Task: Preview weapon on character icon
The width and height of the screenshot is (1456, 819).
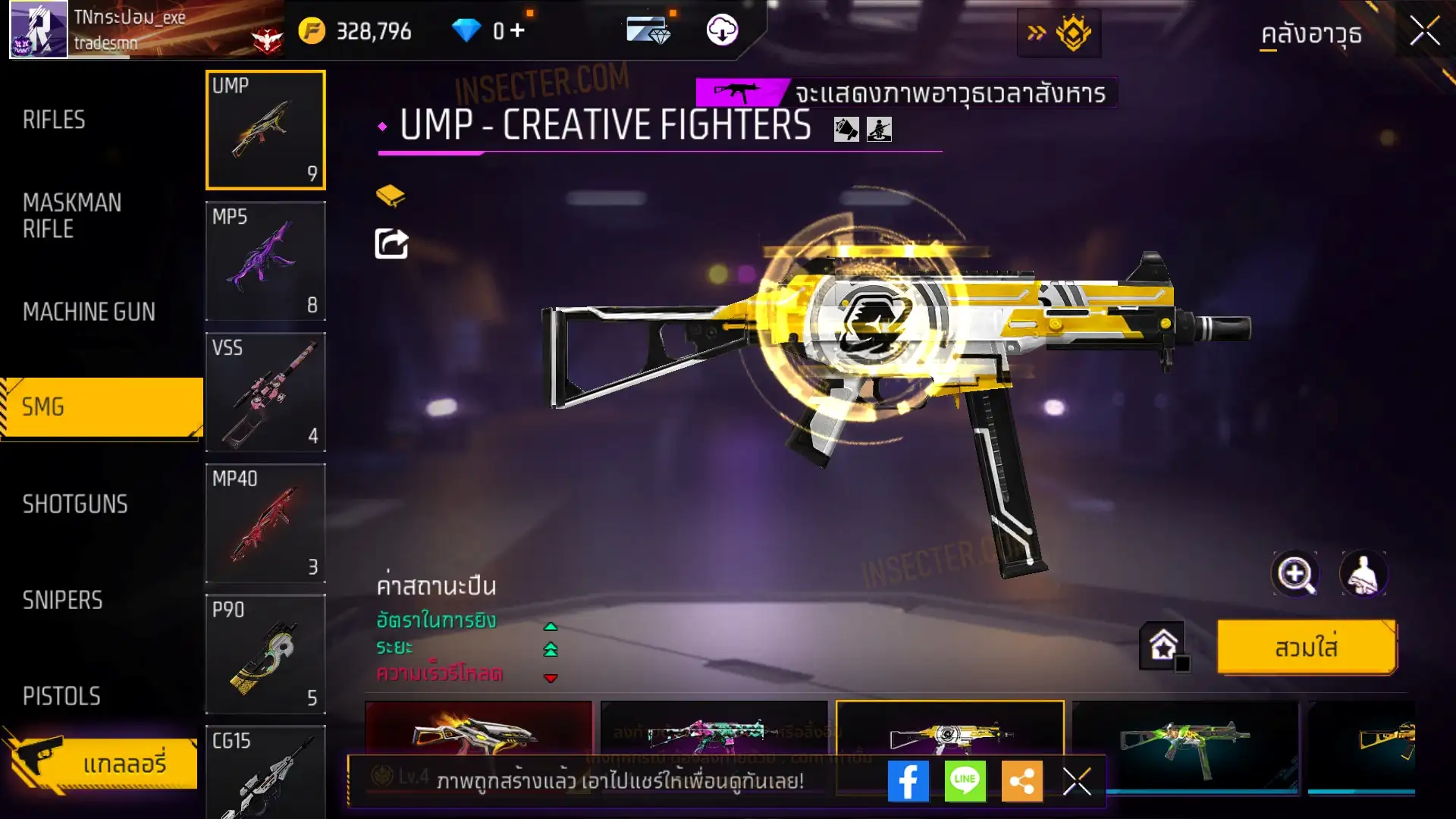Action: tap(1363, 574)
